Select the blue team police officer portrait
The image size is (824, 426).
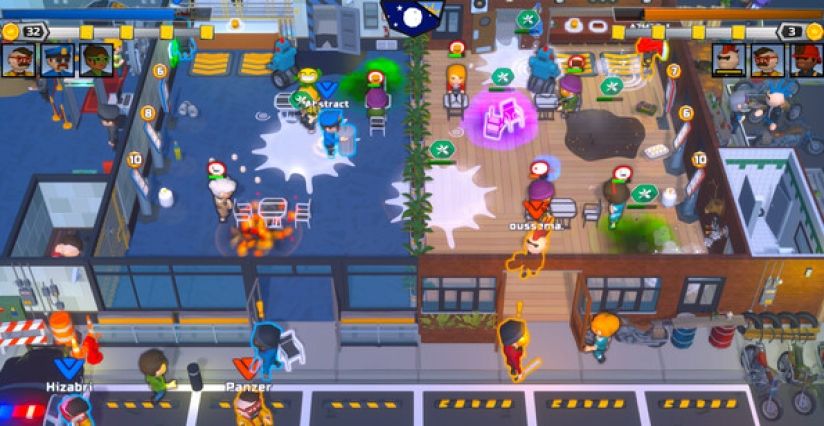tap(57, 60)
